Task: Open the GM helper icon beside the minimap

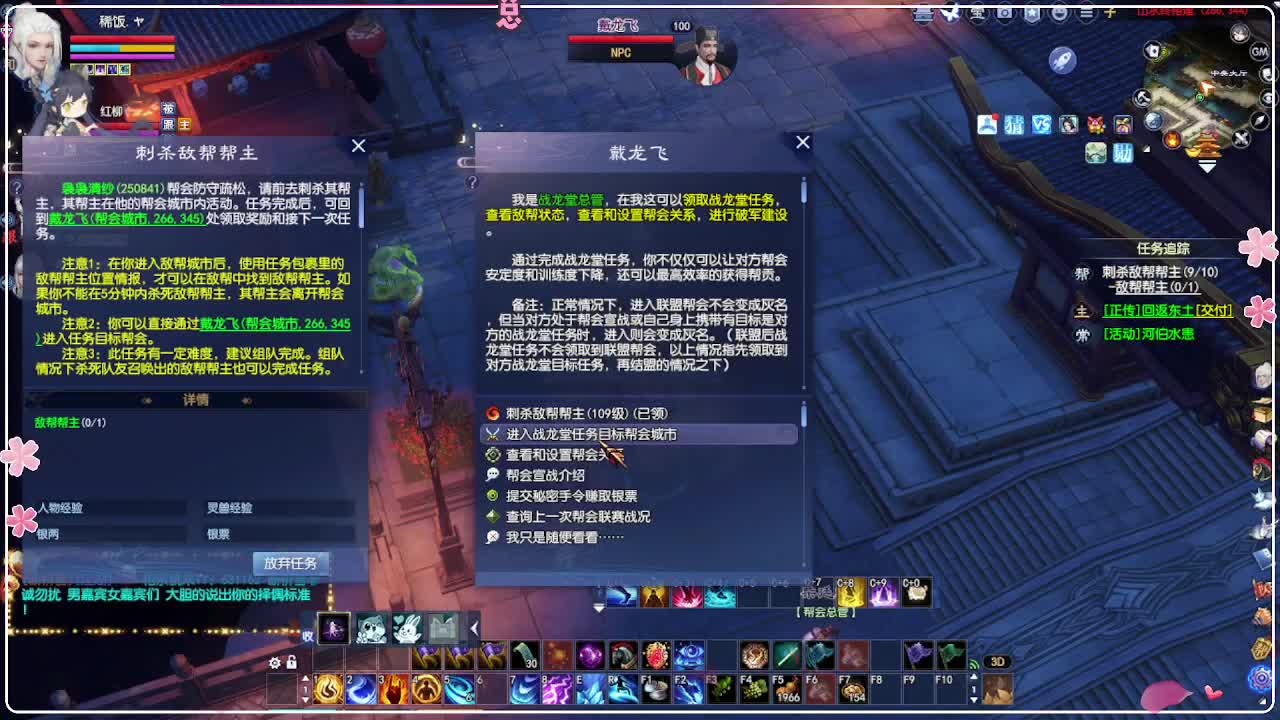Action: coord(1258,52)
